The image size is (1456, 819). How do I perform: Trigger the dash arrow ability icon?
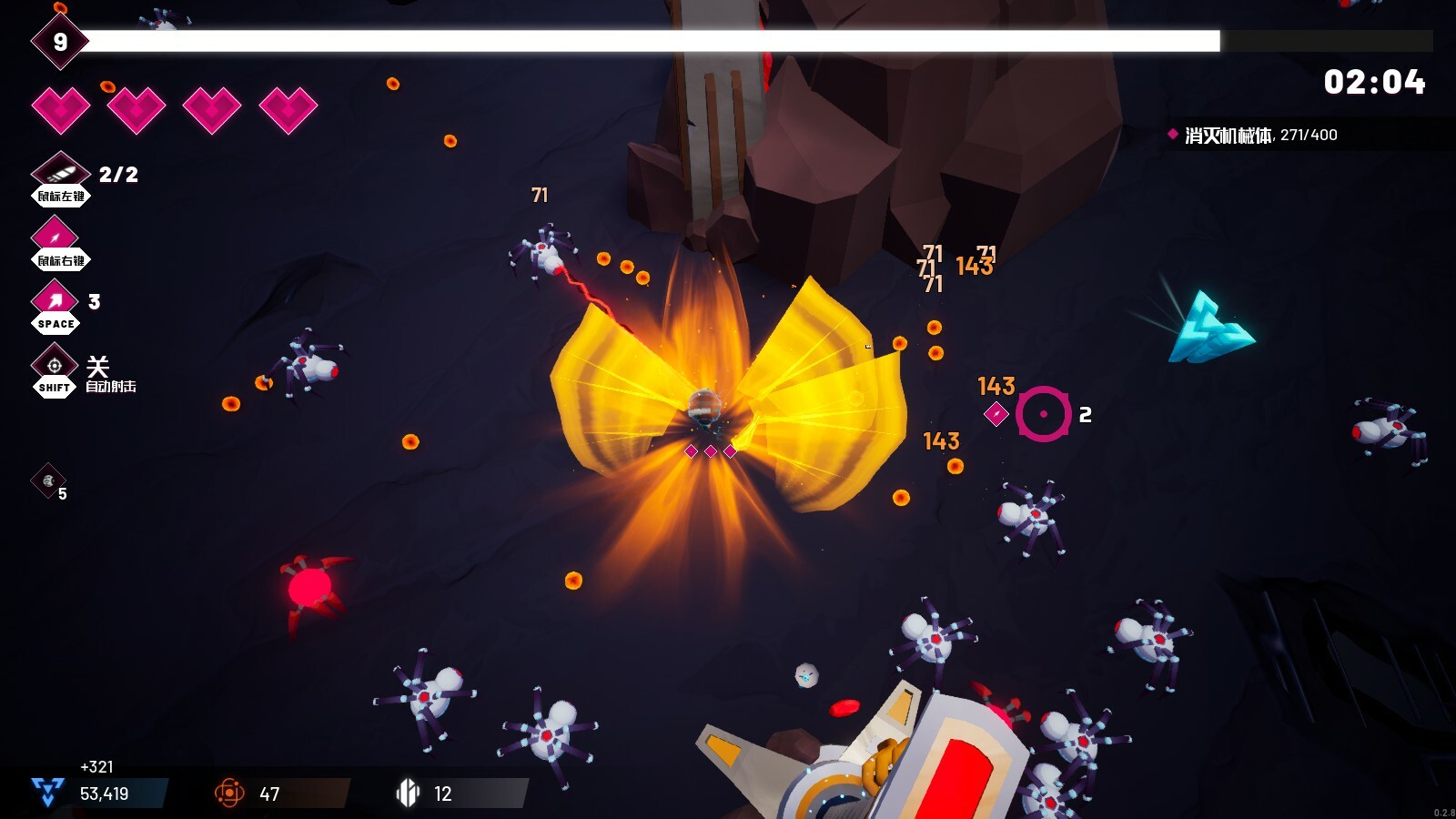[55, 299]
